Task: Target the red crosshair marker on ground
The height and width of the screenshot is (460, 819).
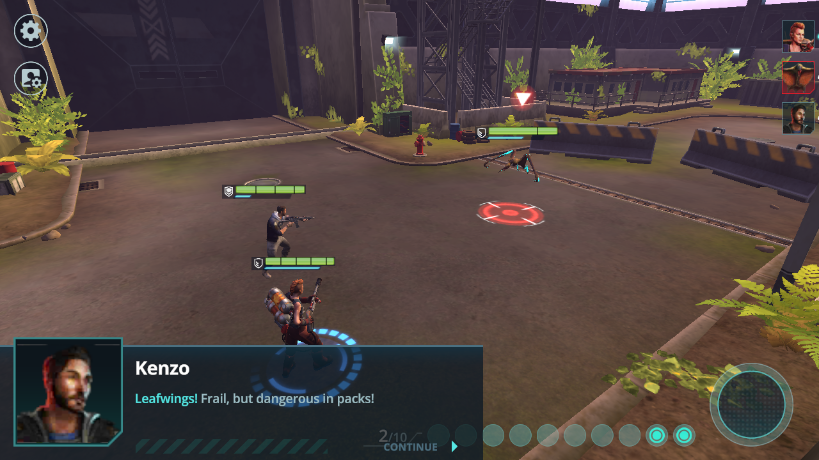Action: tap(510, 212)
